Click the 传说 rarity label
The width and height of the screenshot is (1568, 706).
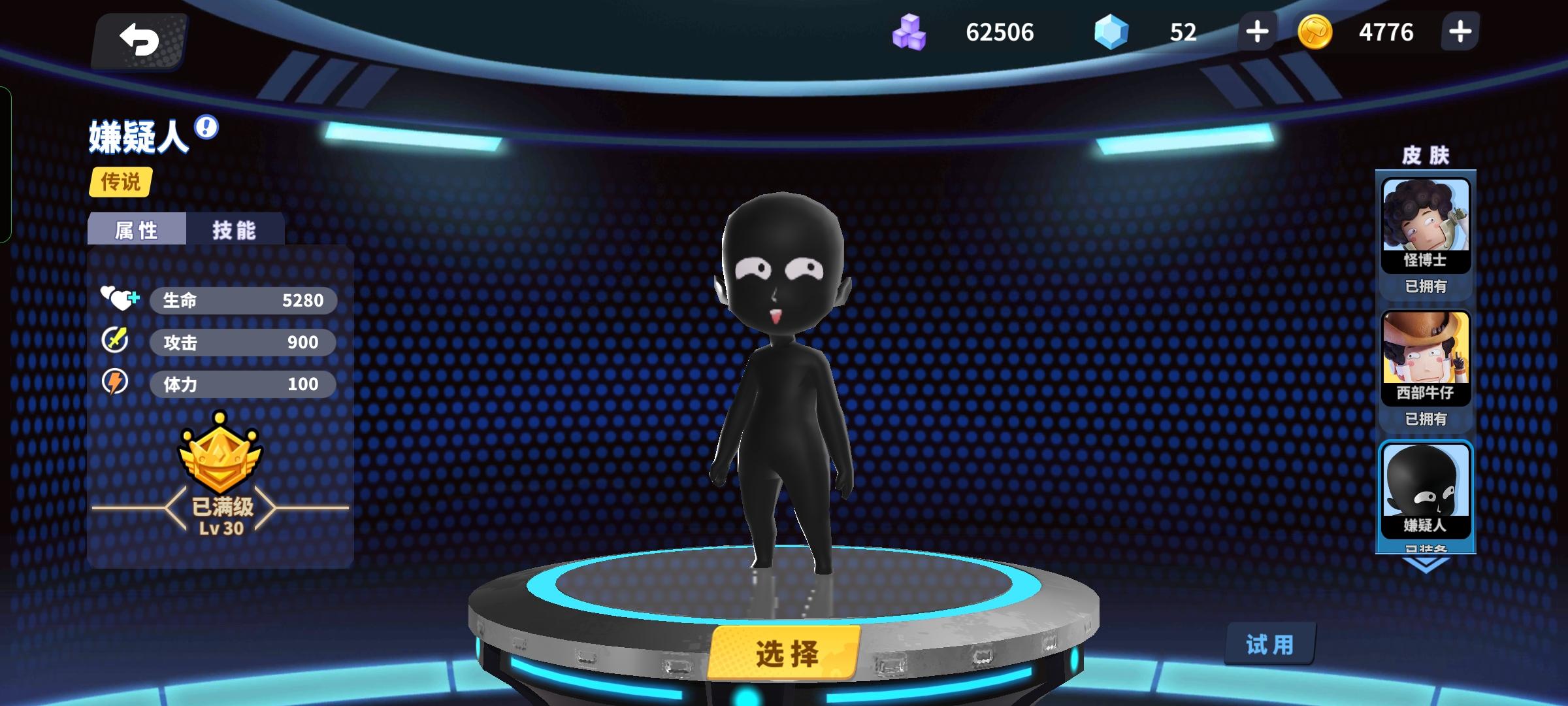tap(121, 183)
